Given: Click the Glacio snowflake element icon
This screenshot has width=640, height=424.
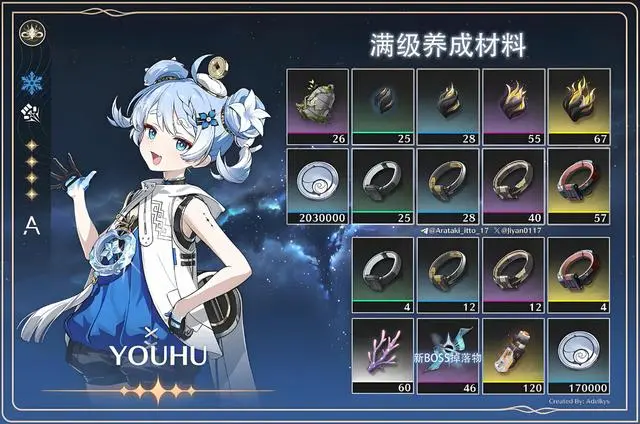Looking at the screenshot, I should [31, 83].
